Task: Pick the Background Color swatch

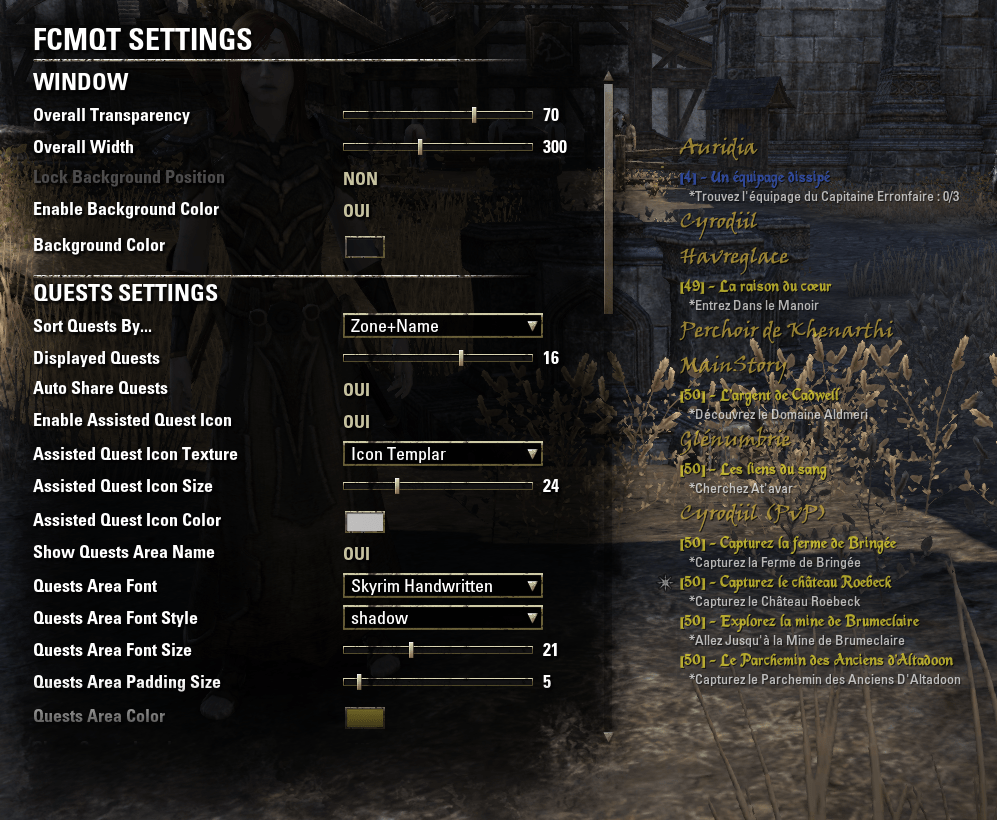Action: [365, 246]
